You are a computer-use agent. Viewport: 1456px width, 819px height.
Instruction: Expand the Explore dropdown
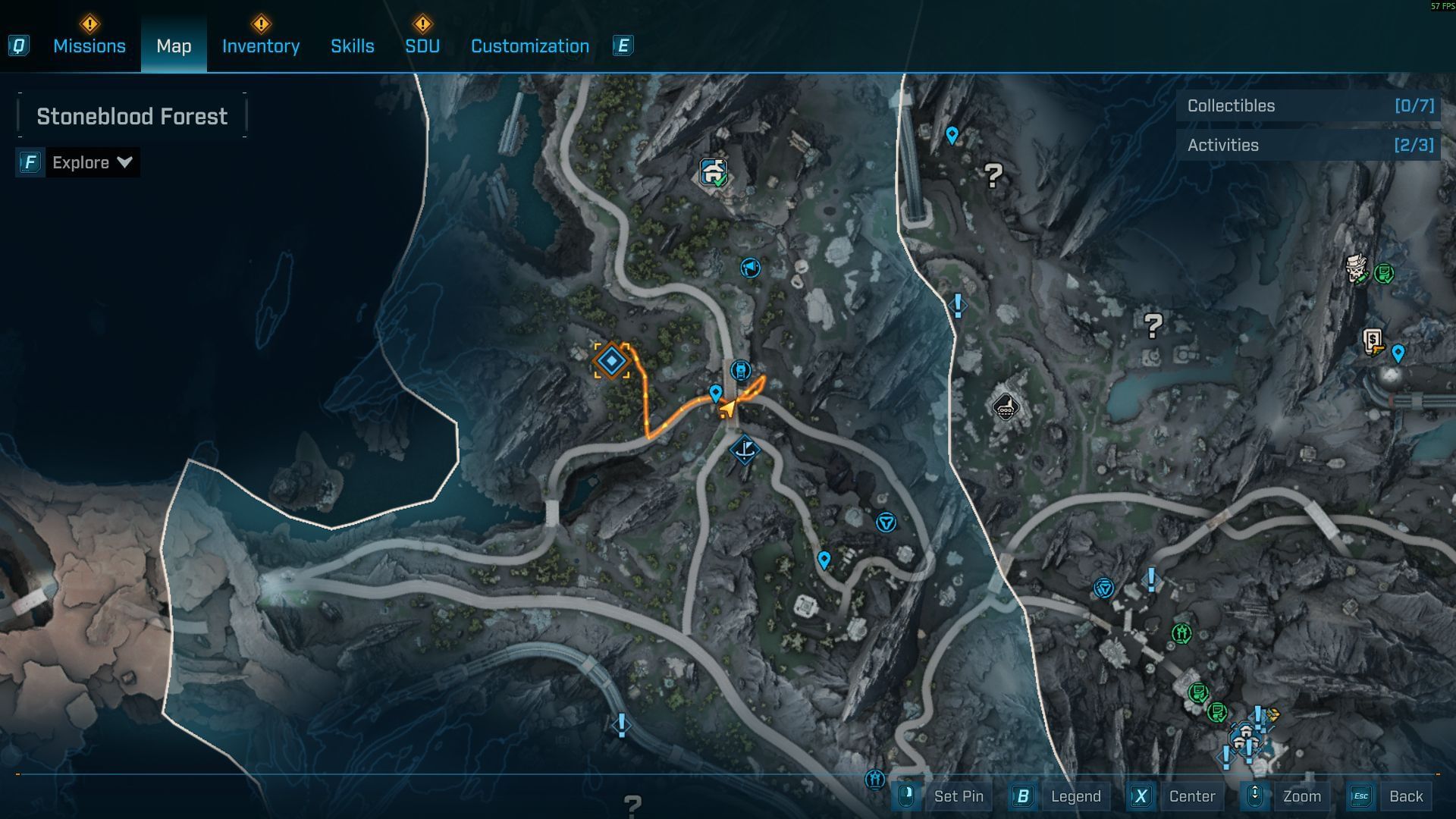pyautogui.click(x=92, y=162)
